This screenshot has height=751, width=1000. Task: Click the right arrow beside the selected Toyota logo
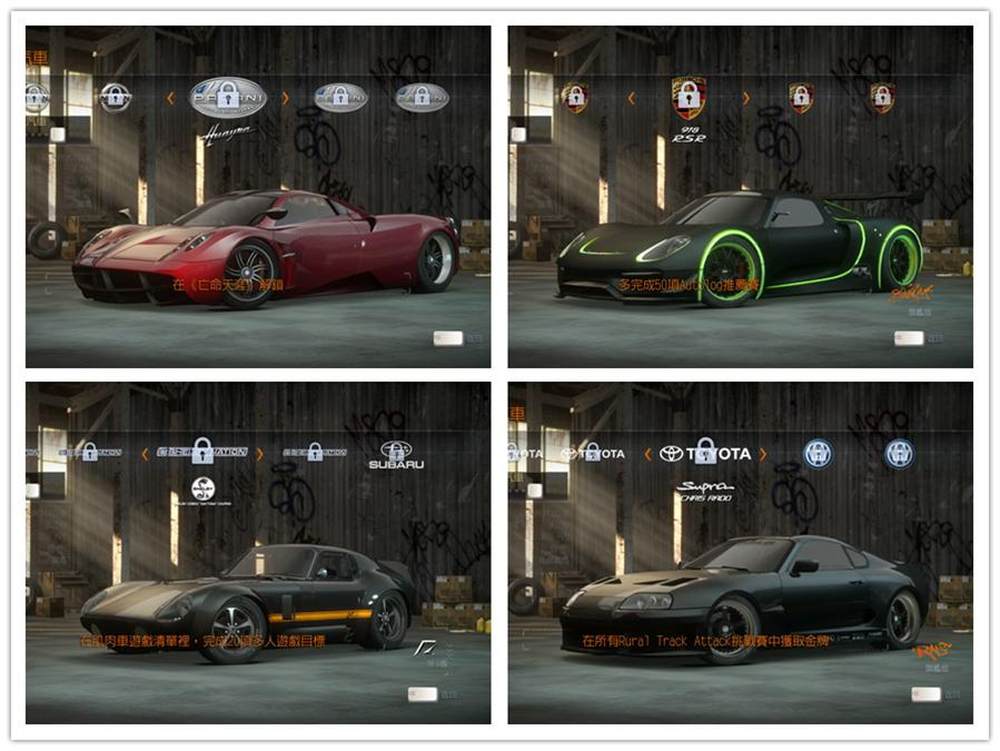763,453
